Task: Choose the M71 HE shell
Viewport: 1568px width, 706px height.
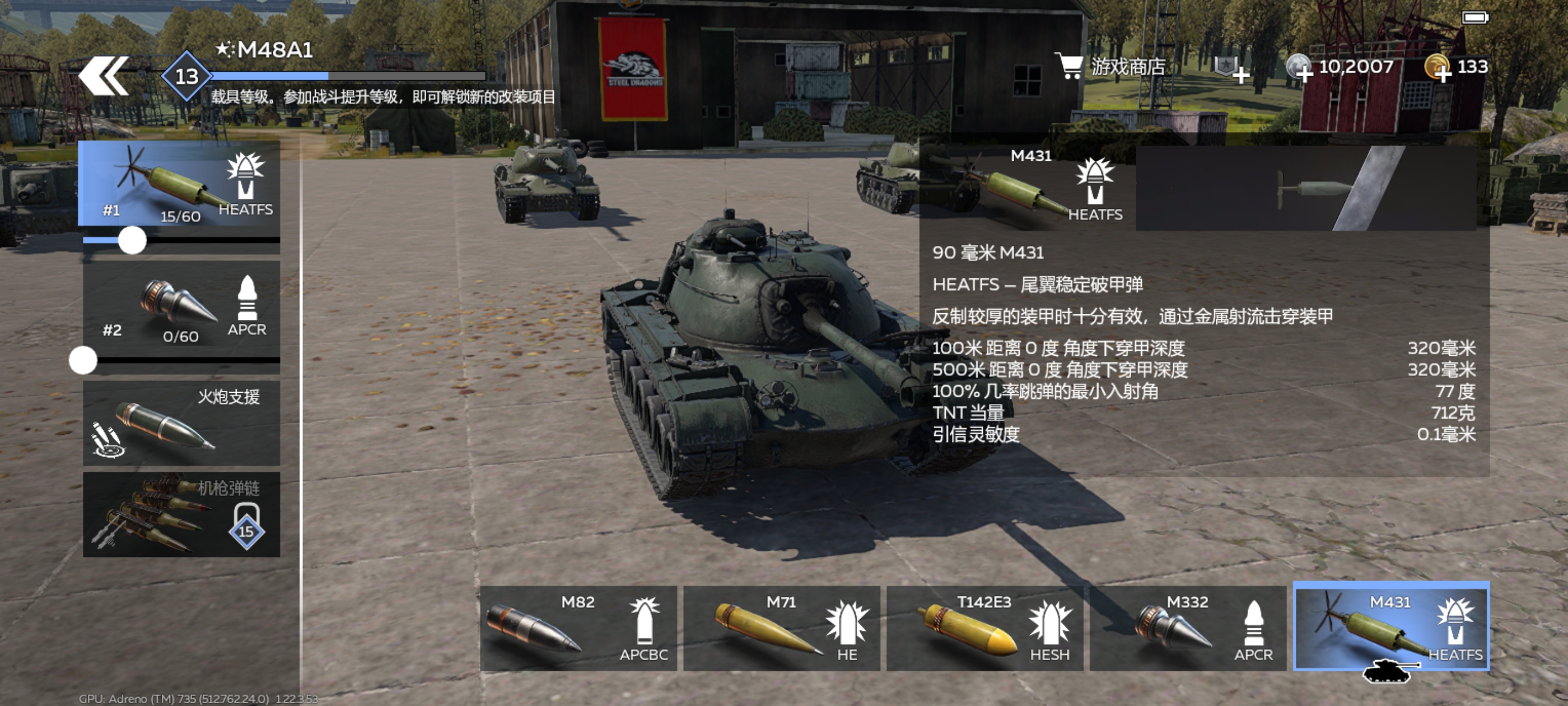Action: (x=782, y=628)
